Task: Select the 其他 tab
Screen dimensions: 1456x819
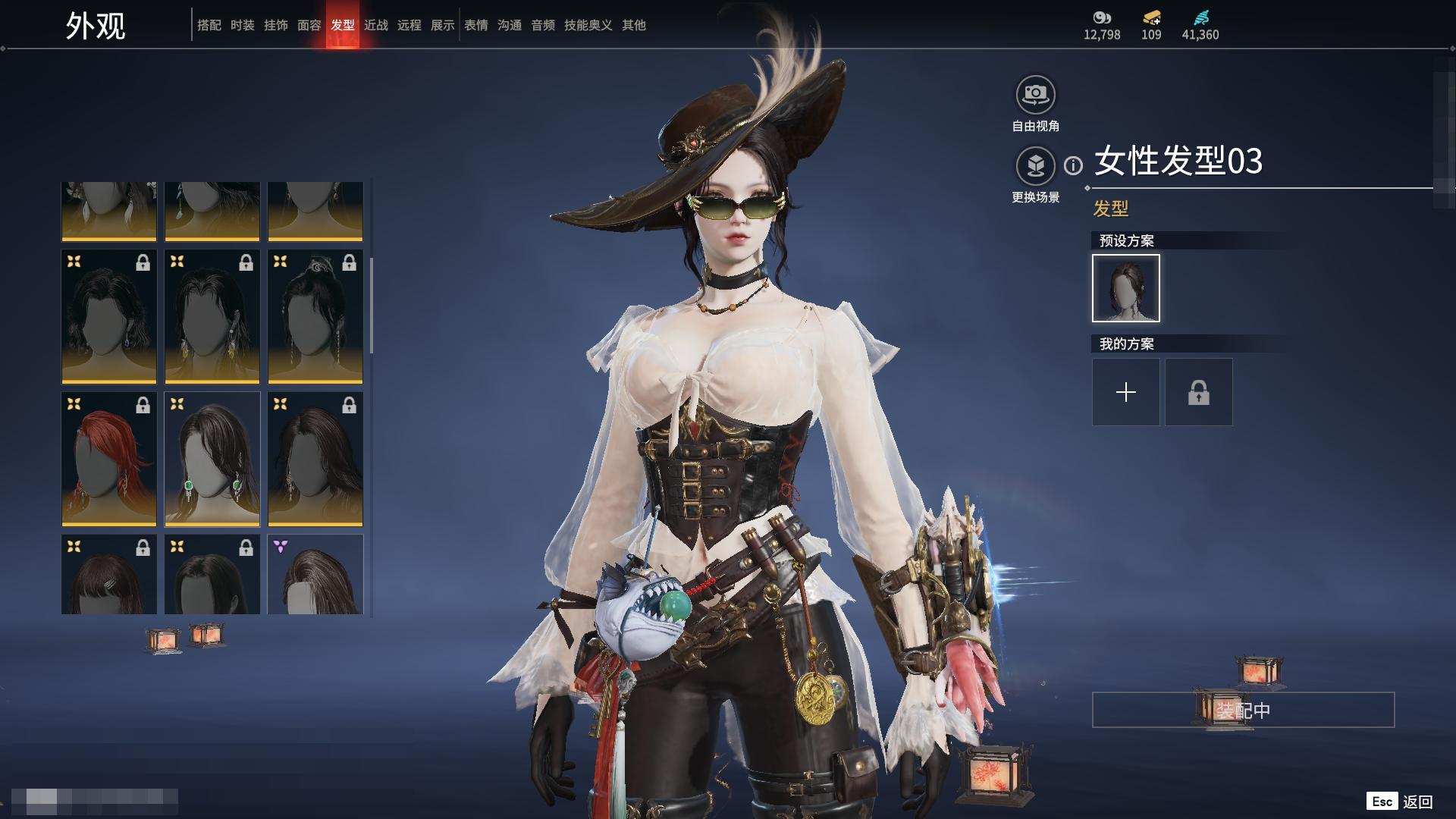Action: pos(633,25)
